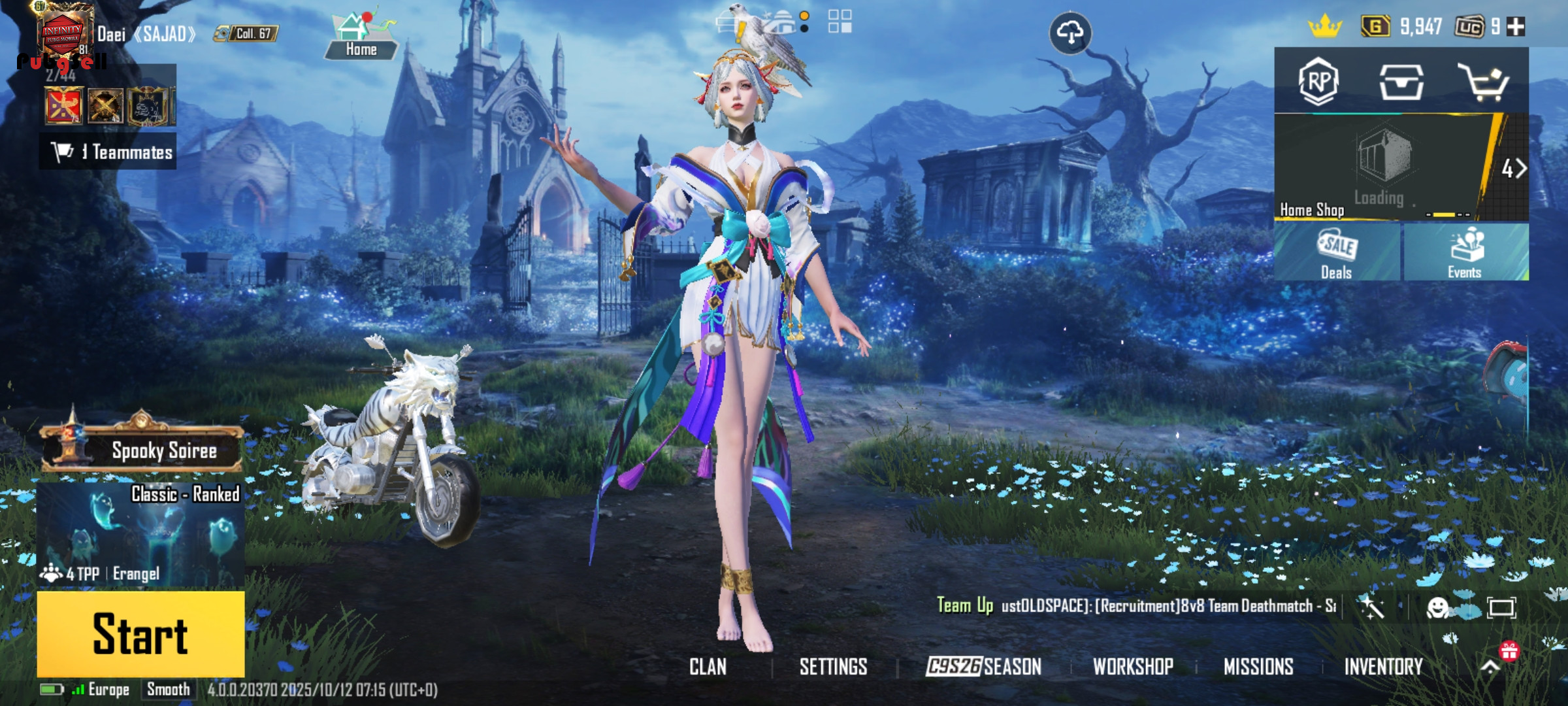Add UC with the plus button

pos(1516,27)
